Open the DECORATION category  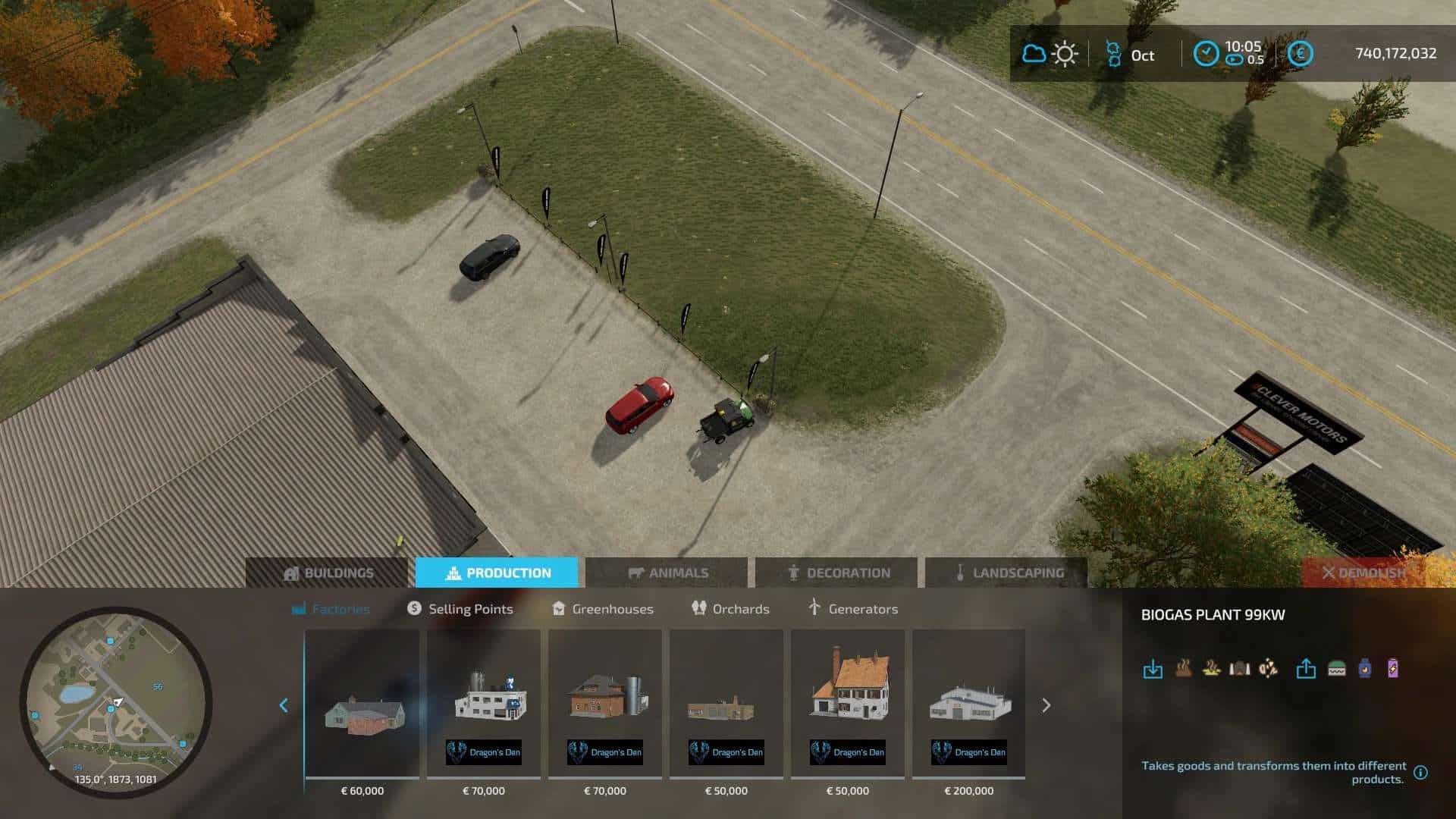(x=840, y=573)
